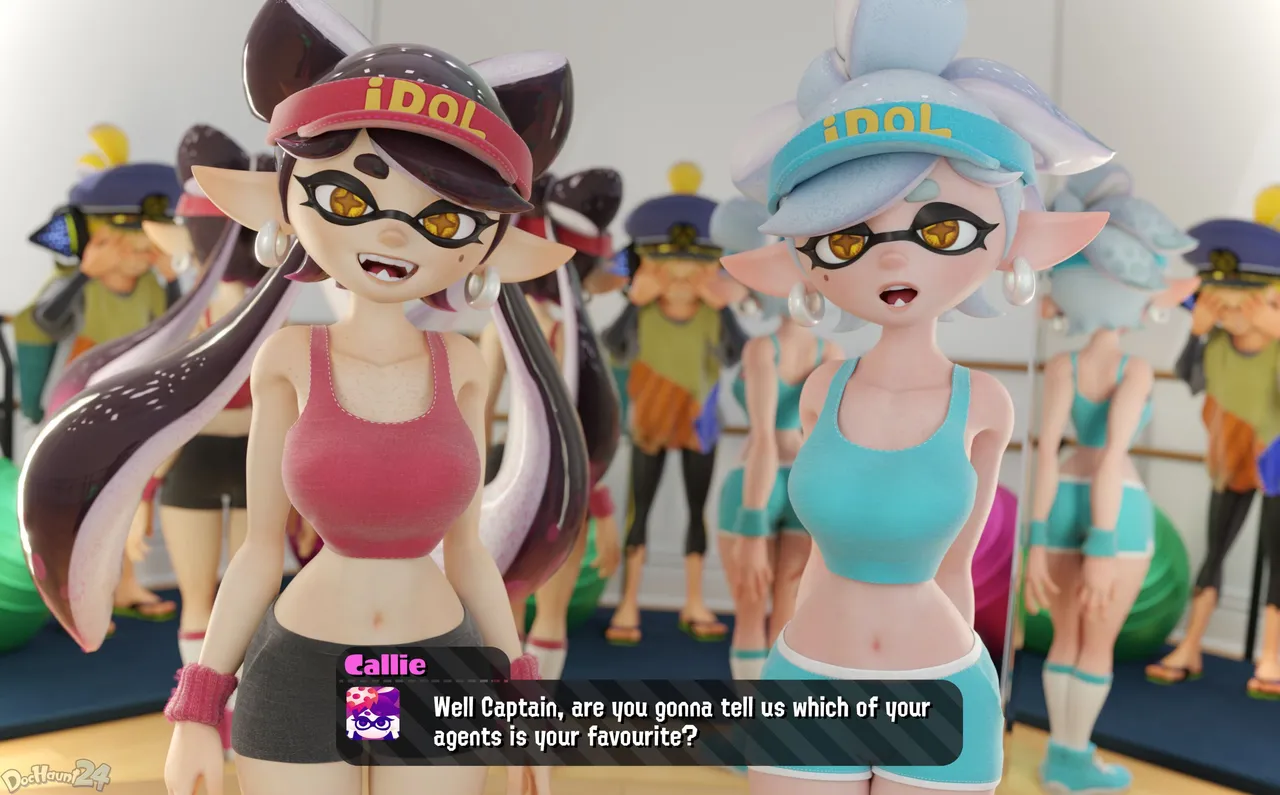Click Callie's squid portrait icon
The height and width of the screenshot is (795, 1280).
373,713
